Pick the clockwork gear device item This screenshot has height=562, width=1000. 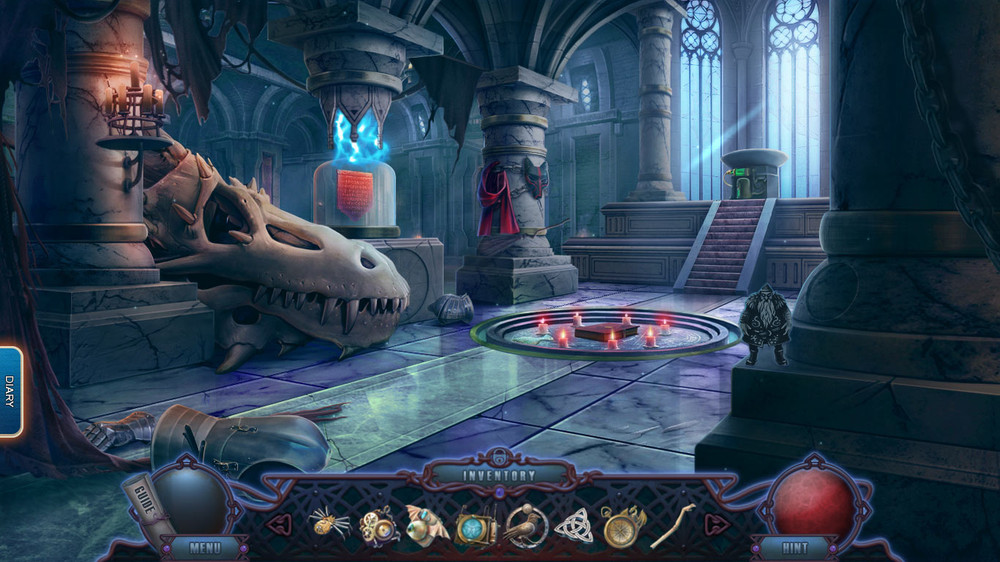tap(379, 524)
